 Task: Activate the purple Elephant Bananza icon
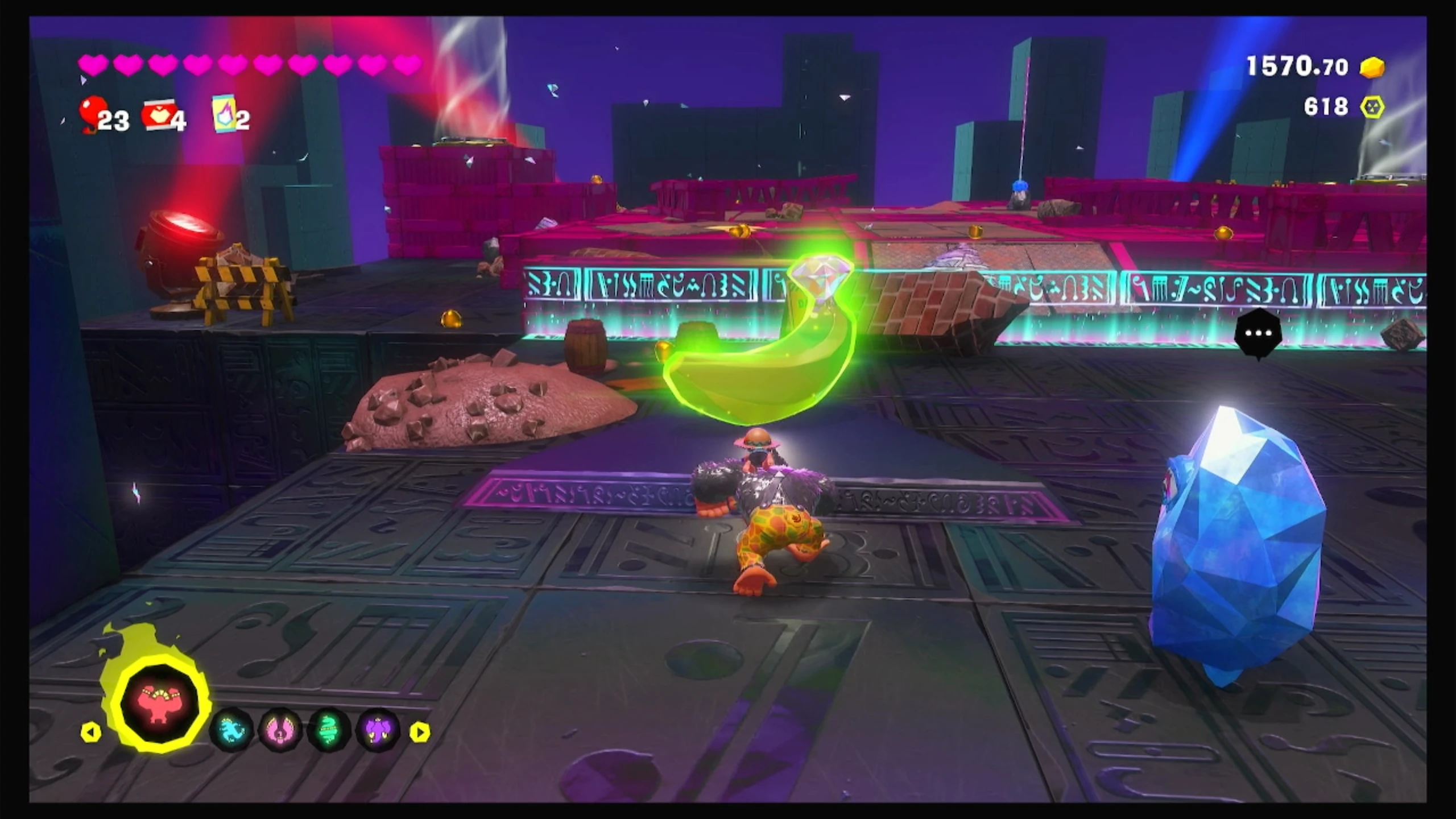[x=378, y=730]
